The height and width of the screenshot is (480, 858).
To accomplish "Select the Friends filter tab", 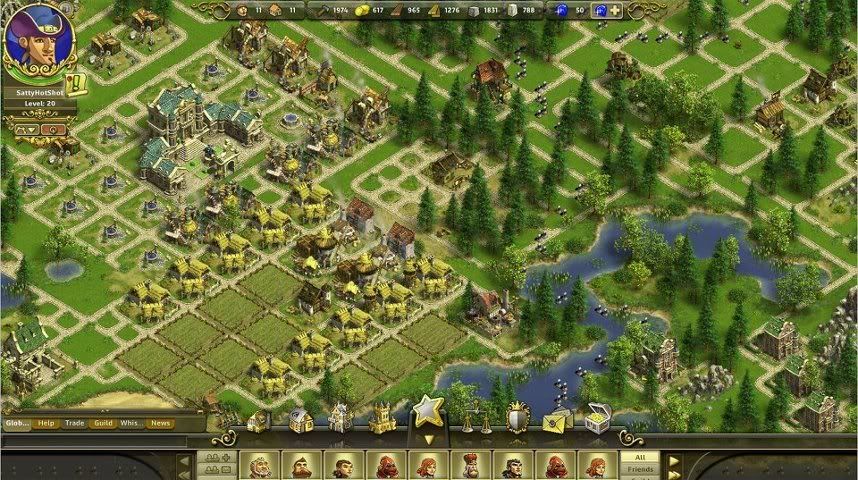I will point(640,469).
